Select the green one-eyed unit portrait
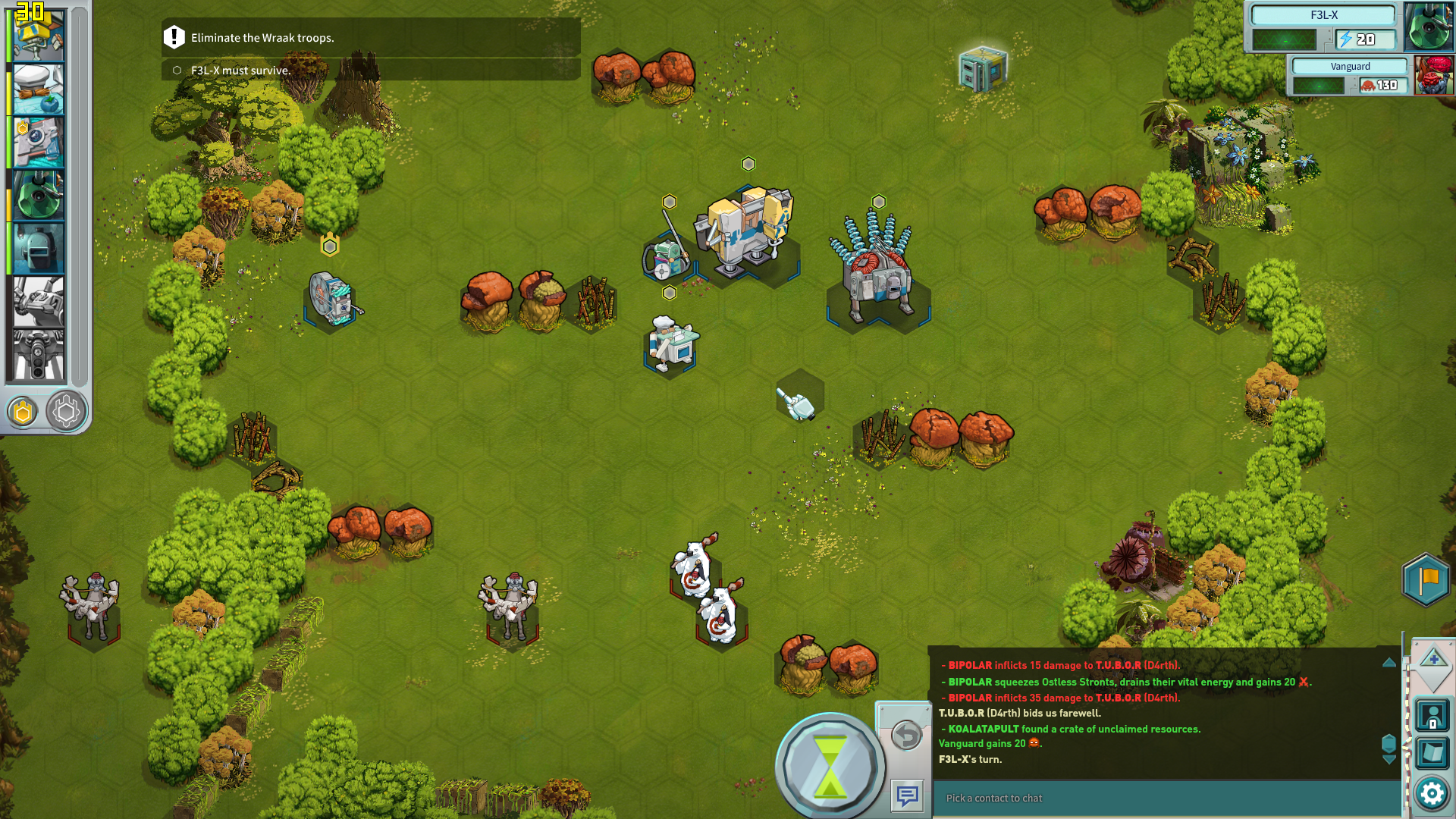This screenshot has height=819, width=1456. click(38, 195)
